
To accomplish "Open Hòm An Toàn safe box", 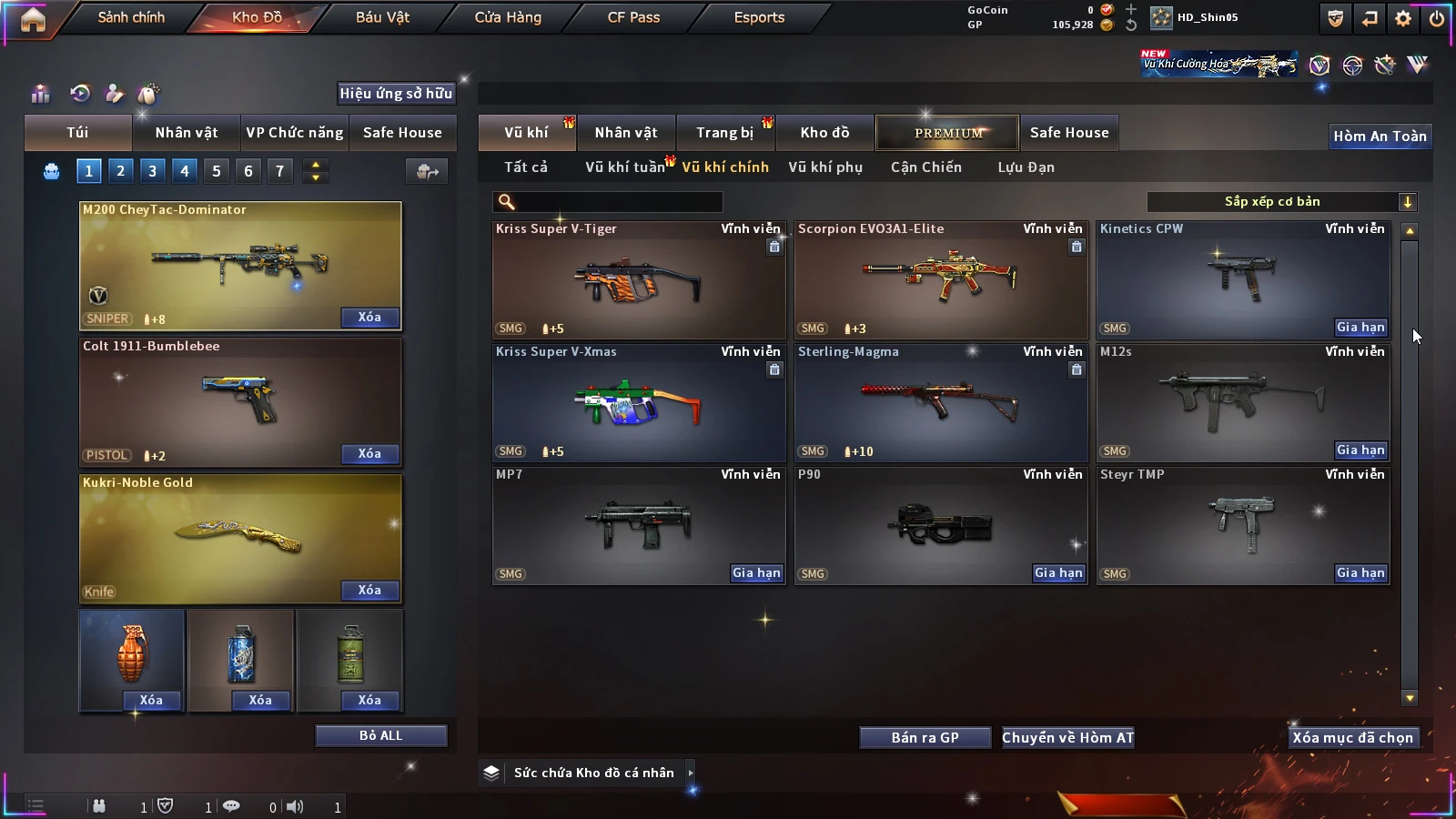I will (x=1380, y=136).
